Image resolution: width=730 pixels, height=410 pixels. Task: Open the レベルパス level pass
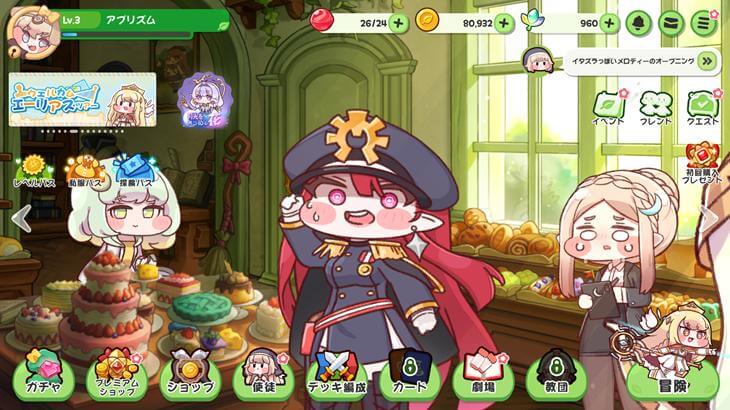coord(35,172)
